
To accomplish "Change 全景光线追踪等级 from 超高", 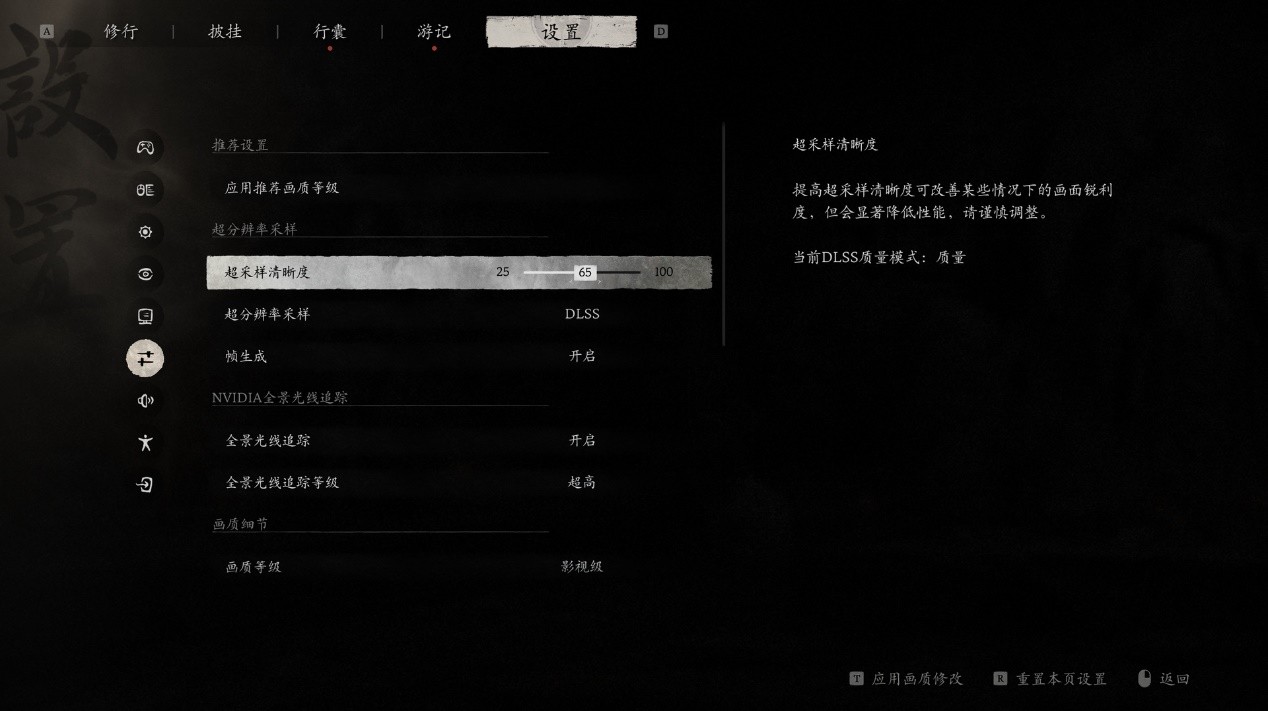I will (582, 482).
